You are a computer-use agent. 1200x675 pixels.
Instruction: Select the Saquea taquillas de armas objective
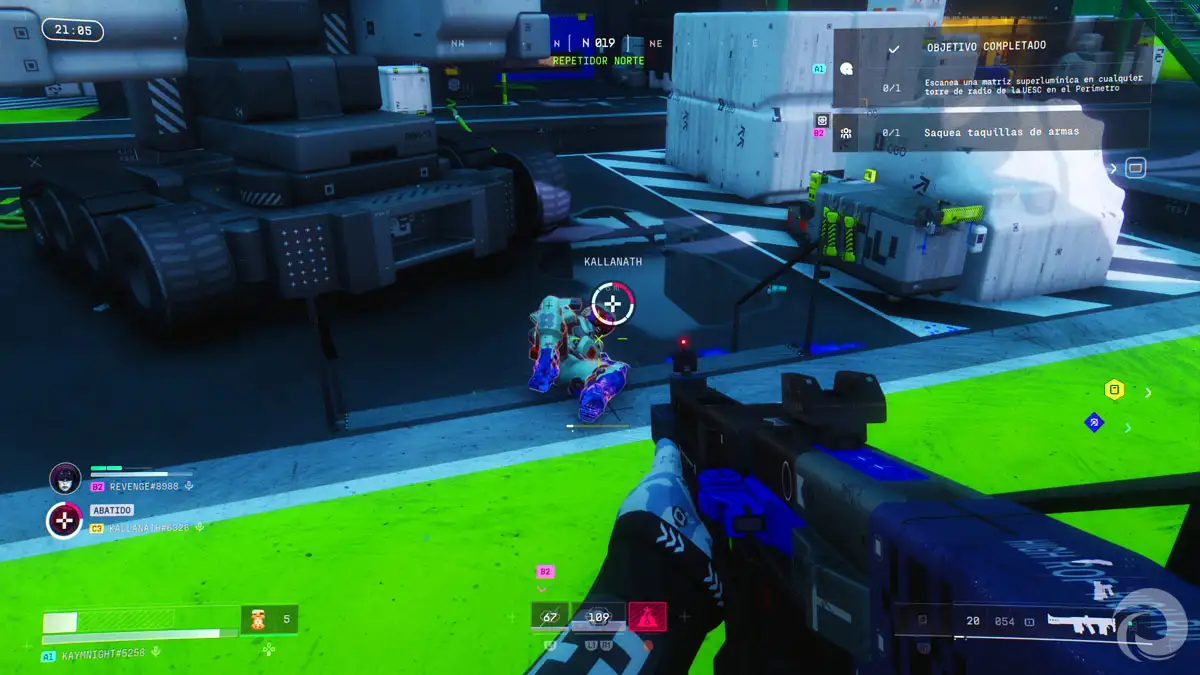[x=1000, y=132]
